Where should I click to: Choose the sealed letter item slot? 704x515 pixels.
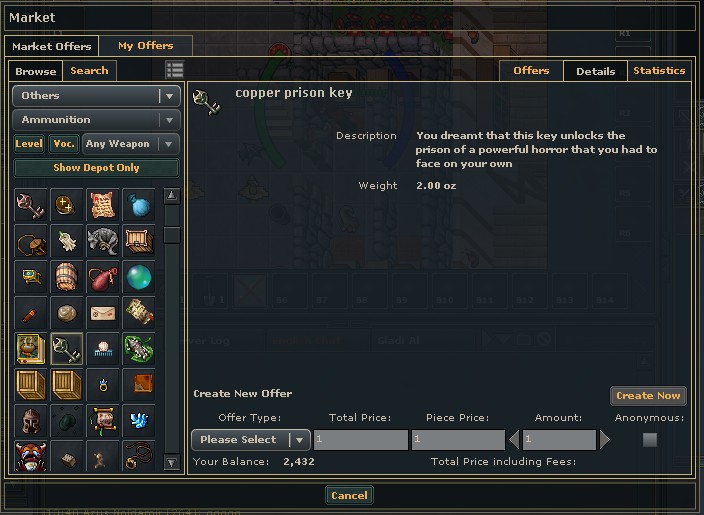pyautogui.click(x=103, y=313)
